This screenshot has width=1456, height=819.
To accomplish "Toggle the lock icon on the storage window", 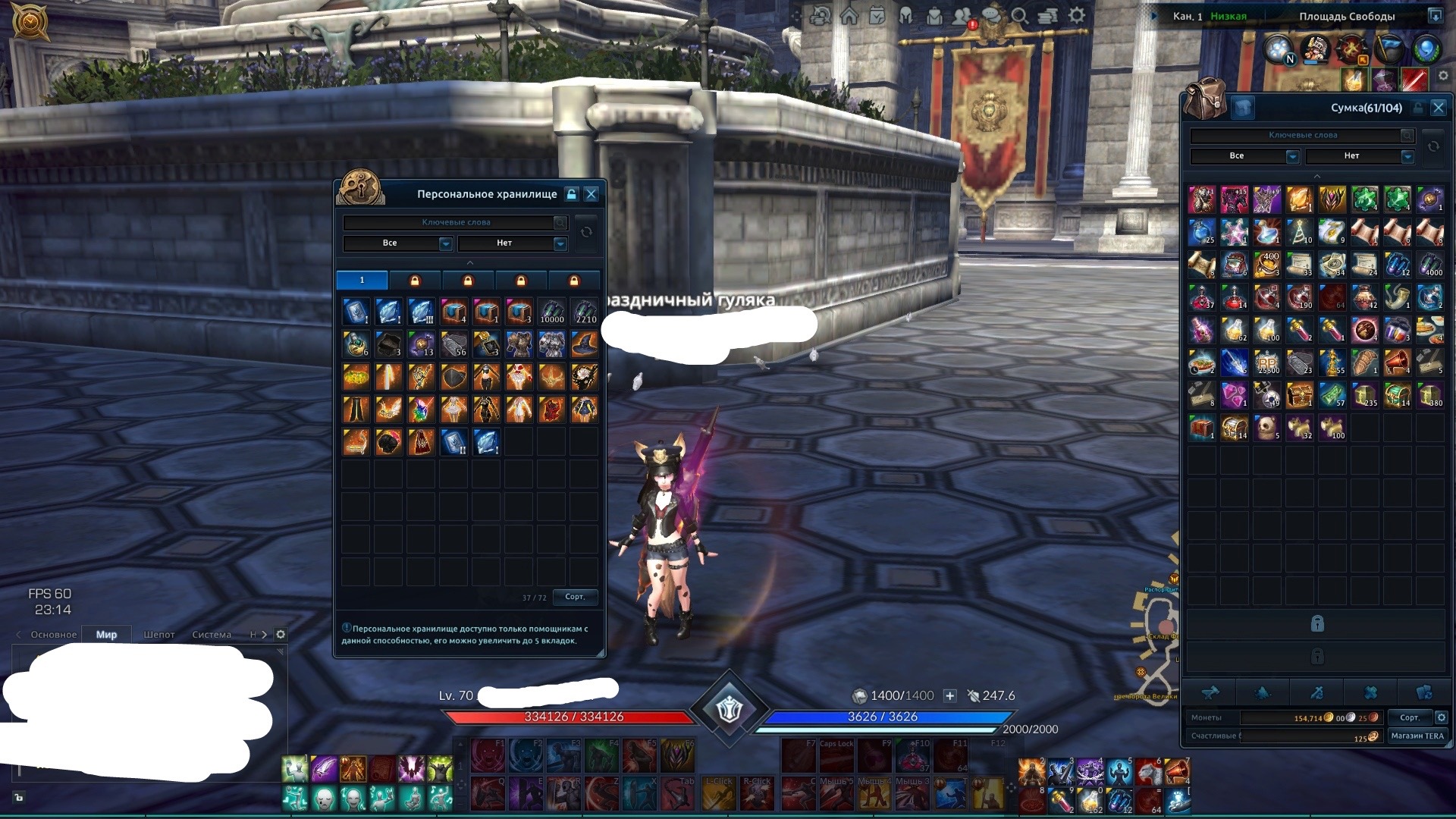I will click(x=572, y=194).
